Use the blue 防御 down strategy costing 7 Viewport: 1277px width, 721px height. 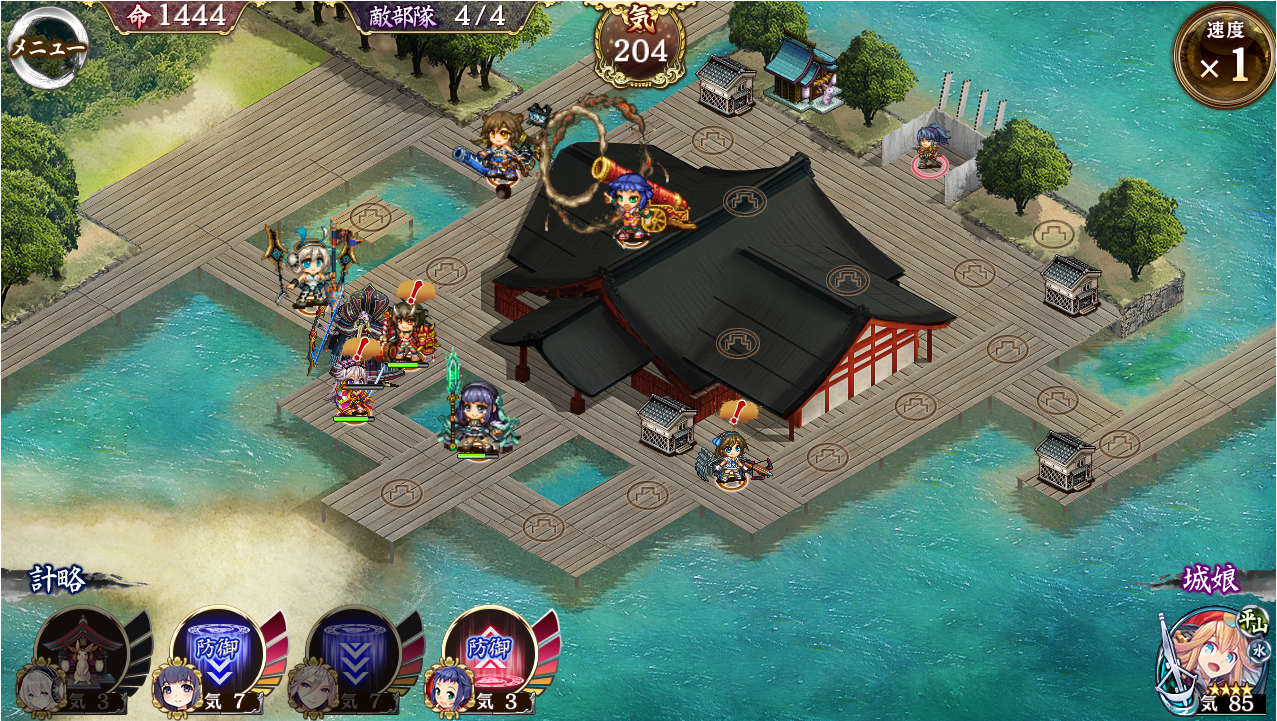click(216, 653)
